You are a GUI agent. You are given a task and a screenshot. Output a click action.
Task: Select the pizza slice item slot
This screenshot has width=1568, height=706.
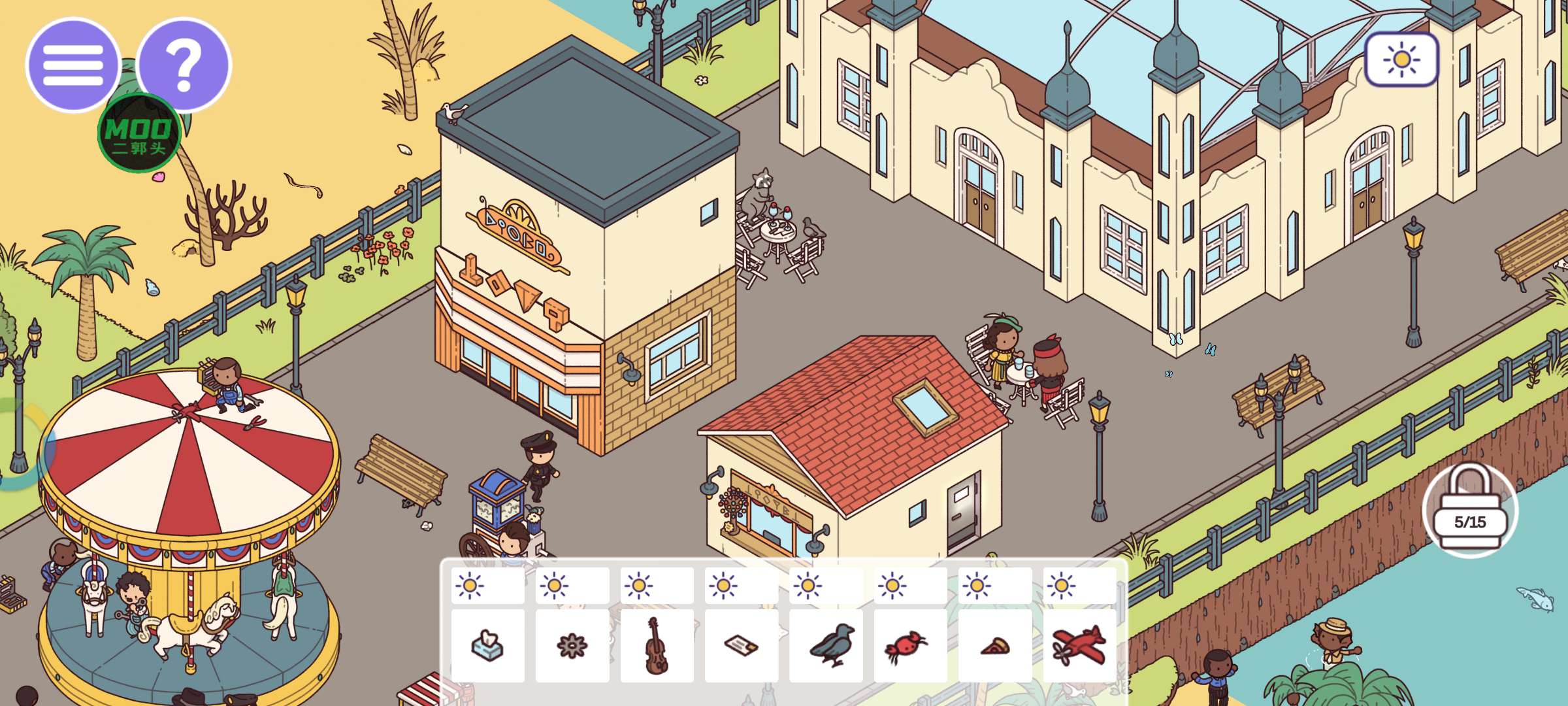click(x=995, y=646)
